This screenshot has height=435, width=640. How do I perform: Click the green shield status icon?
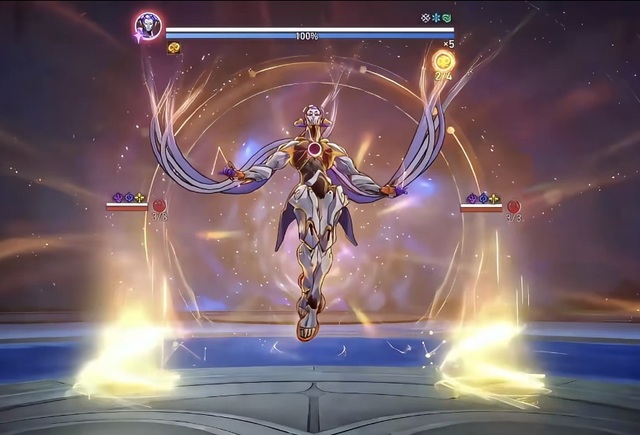point(447,18)
